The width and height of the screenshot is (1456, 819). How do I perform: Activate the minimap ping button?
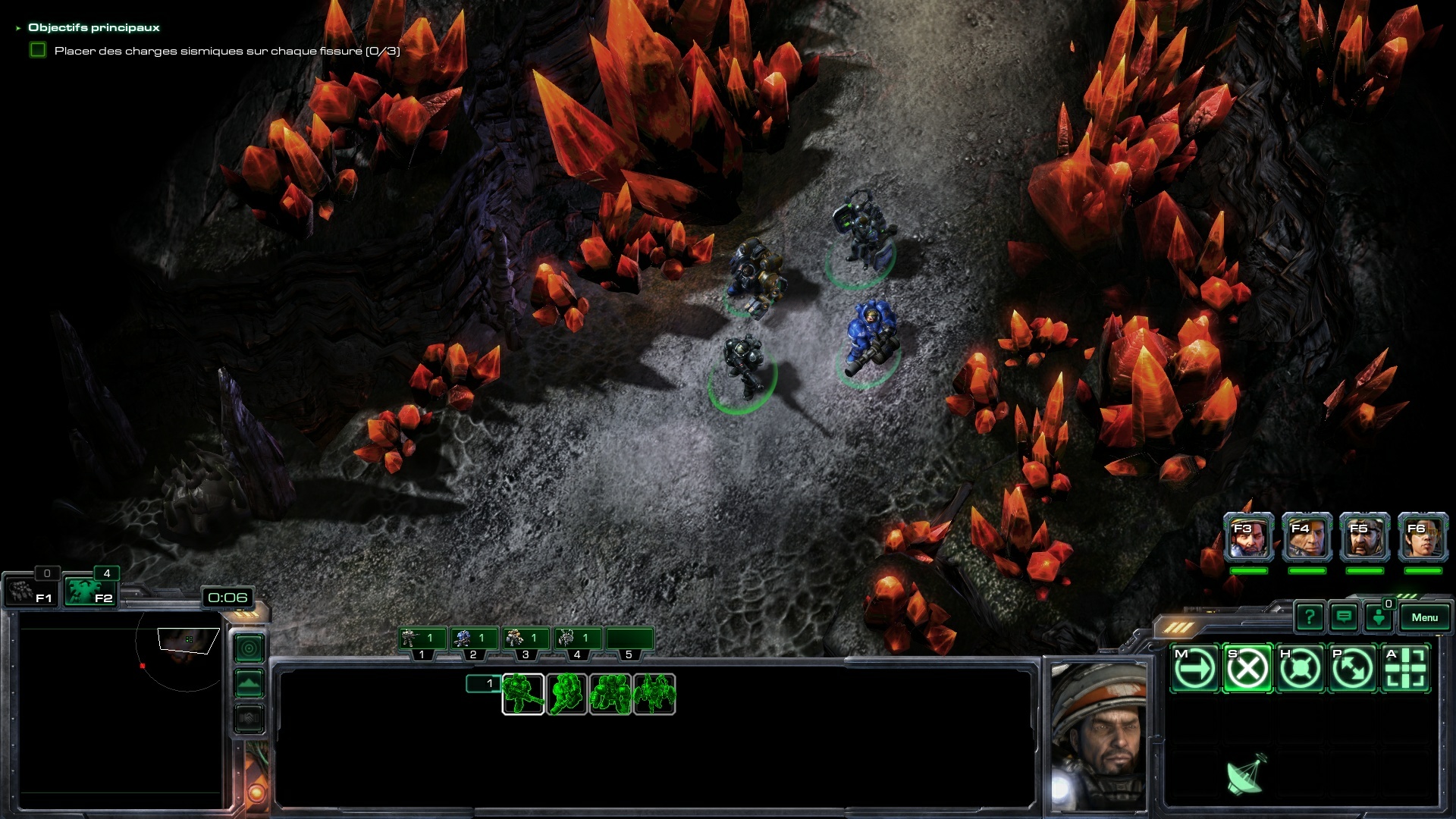(x=249, y=648)
